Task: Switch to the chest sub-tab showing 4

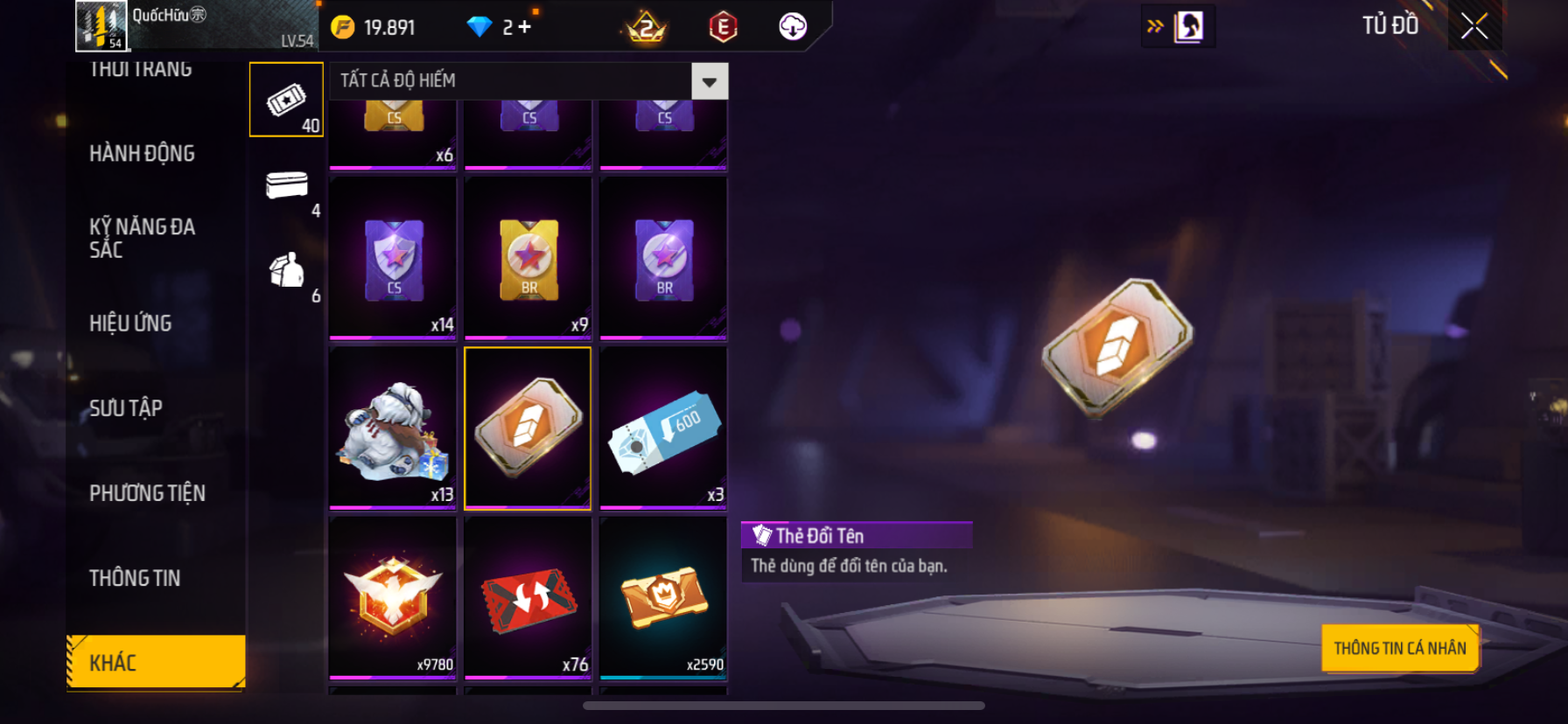Action: 287,185
